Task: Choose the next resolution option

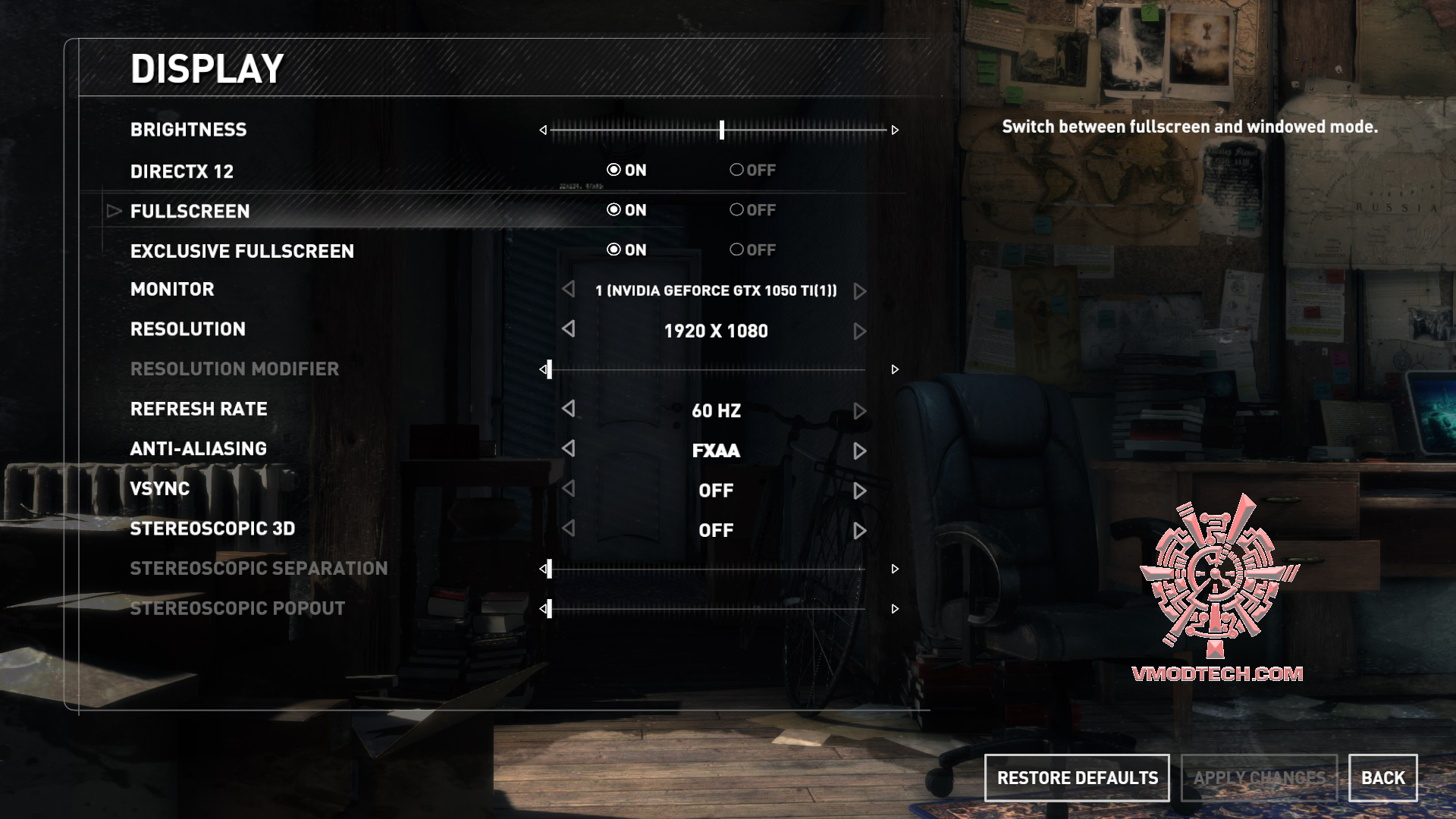Action: pyautogui.click(x=859, y=331)
